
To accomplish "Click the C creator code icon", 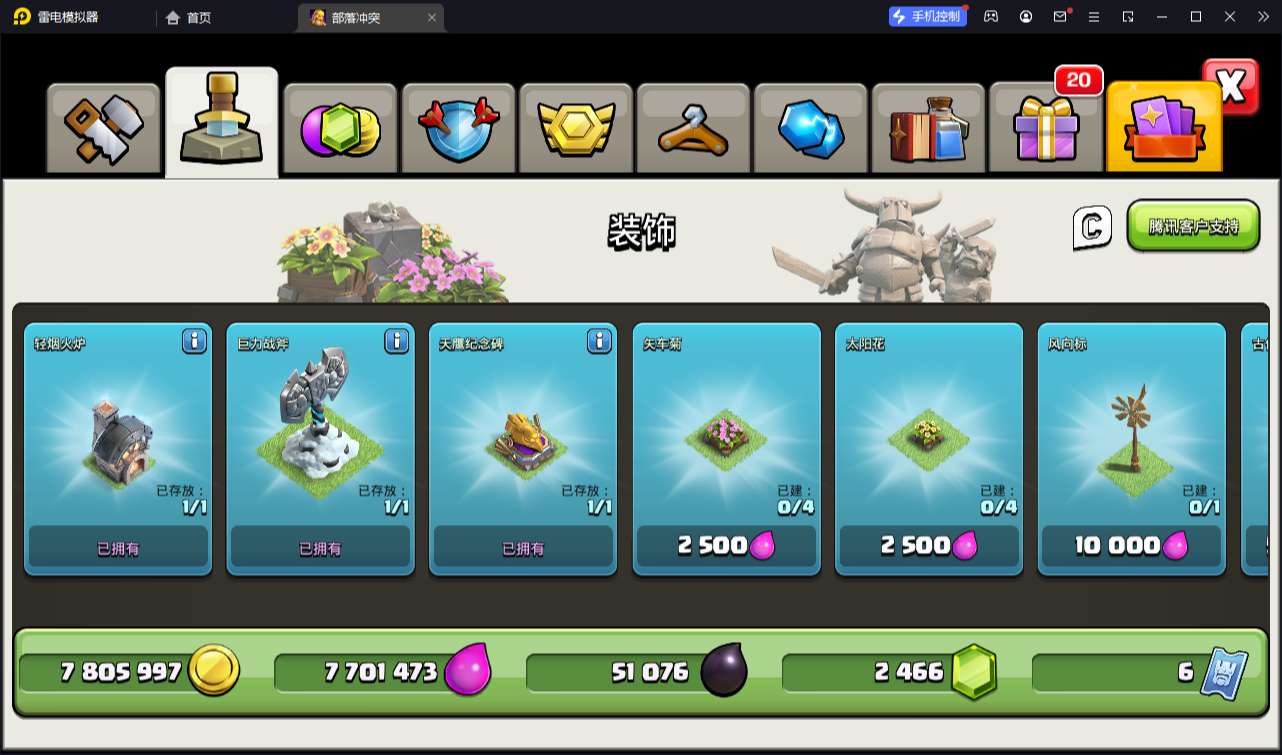I will click(x=1092, y=227).
